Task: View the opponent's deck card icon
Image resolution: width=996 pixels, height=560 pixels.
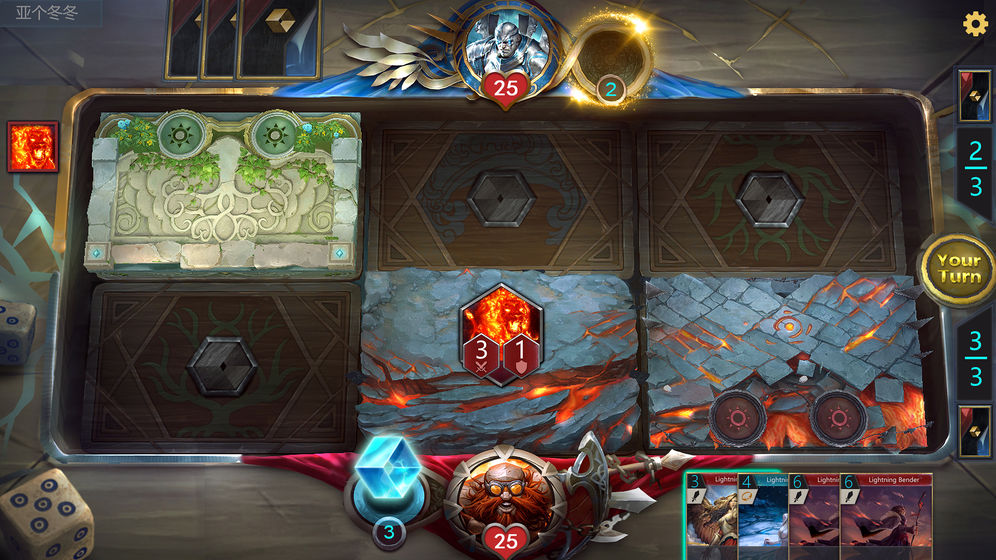Action: 974,96
